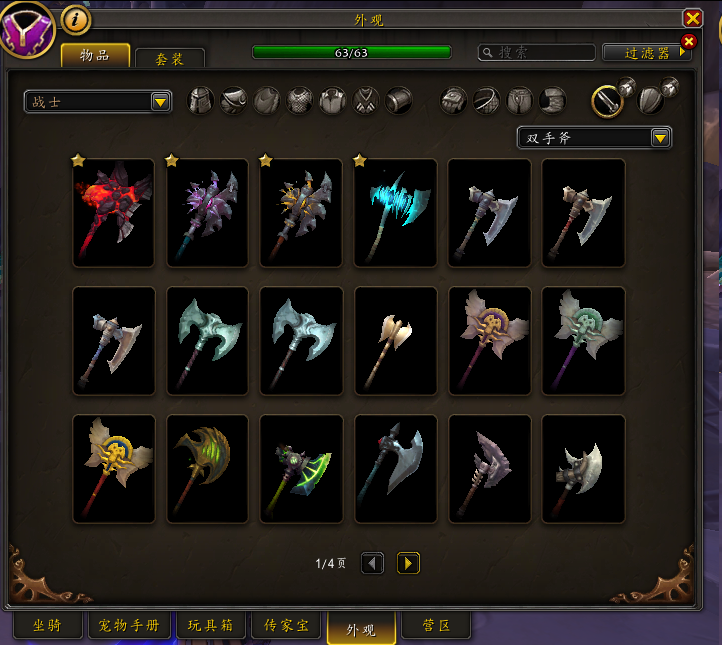Open the 双手斧 weapon type dropdown

point(594,138)
